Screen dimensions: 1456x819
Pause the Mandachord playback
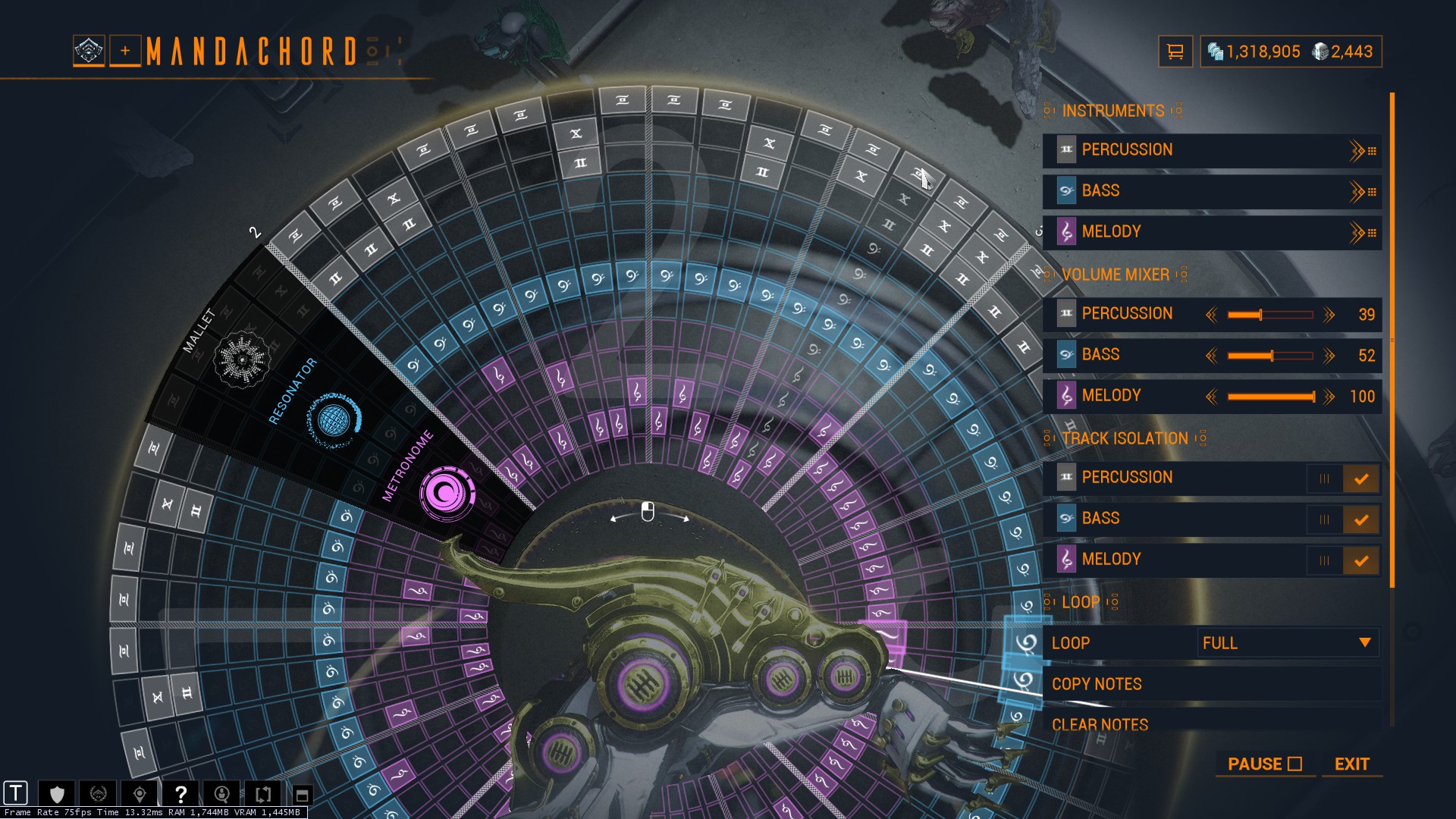tap(1264, 764)
